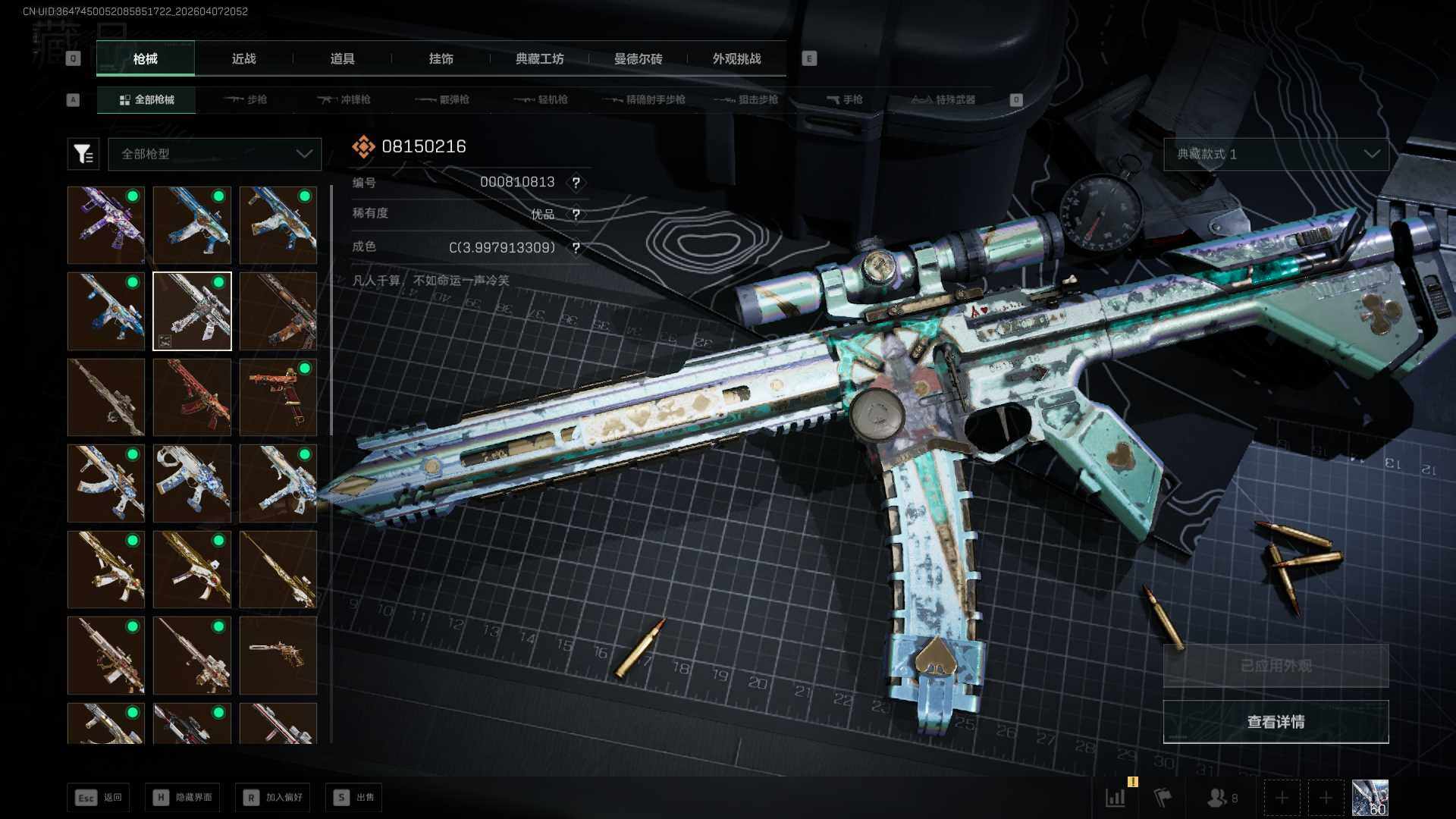Image resolution: width=1456 pixels, height=819 pixels.
Task: Filter weapons by 步枪 rifles
Action: tap(246, 99)
